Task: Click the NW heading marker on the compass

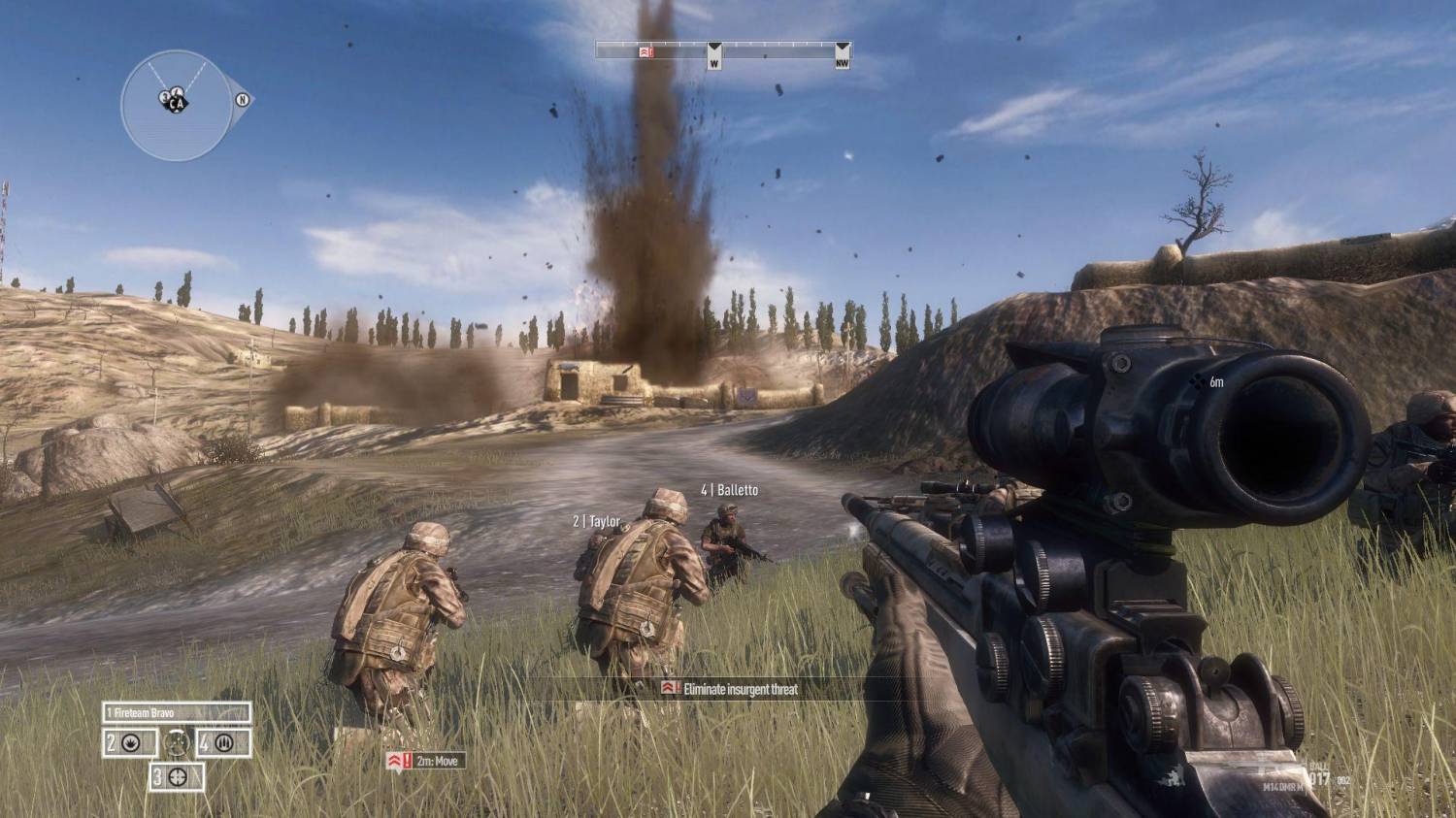Action: coord(843,57)
